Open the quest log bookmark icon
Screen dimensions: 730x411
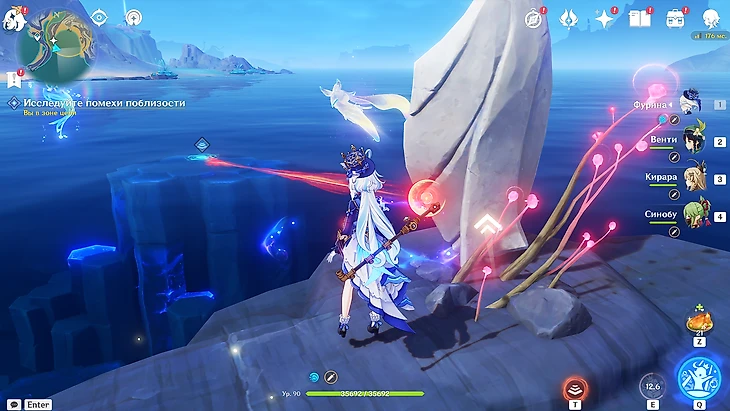click(14, 78)
